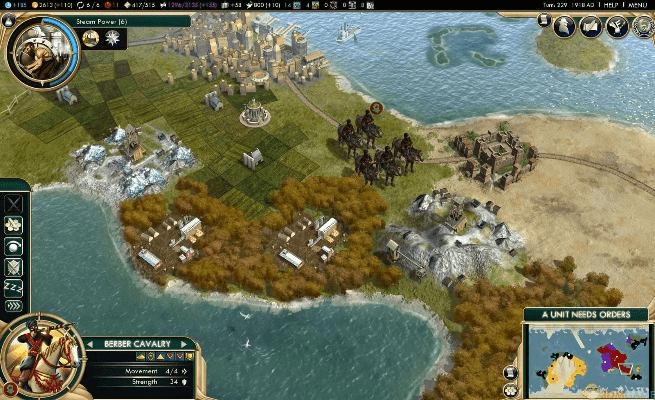Image resolution: width=655 pixels, height=400 pixels.
Task: Click on the world minimap
Action: coord(592,359)
